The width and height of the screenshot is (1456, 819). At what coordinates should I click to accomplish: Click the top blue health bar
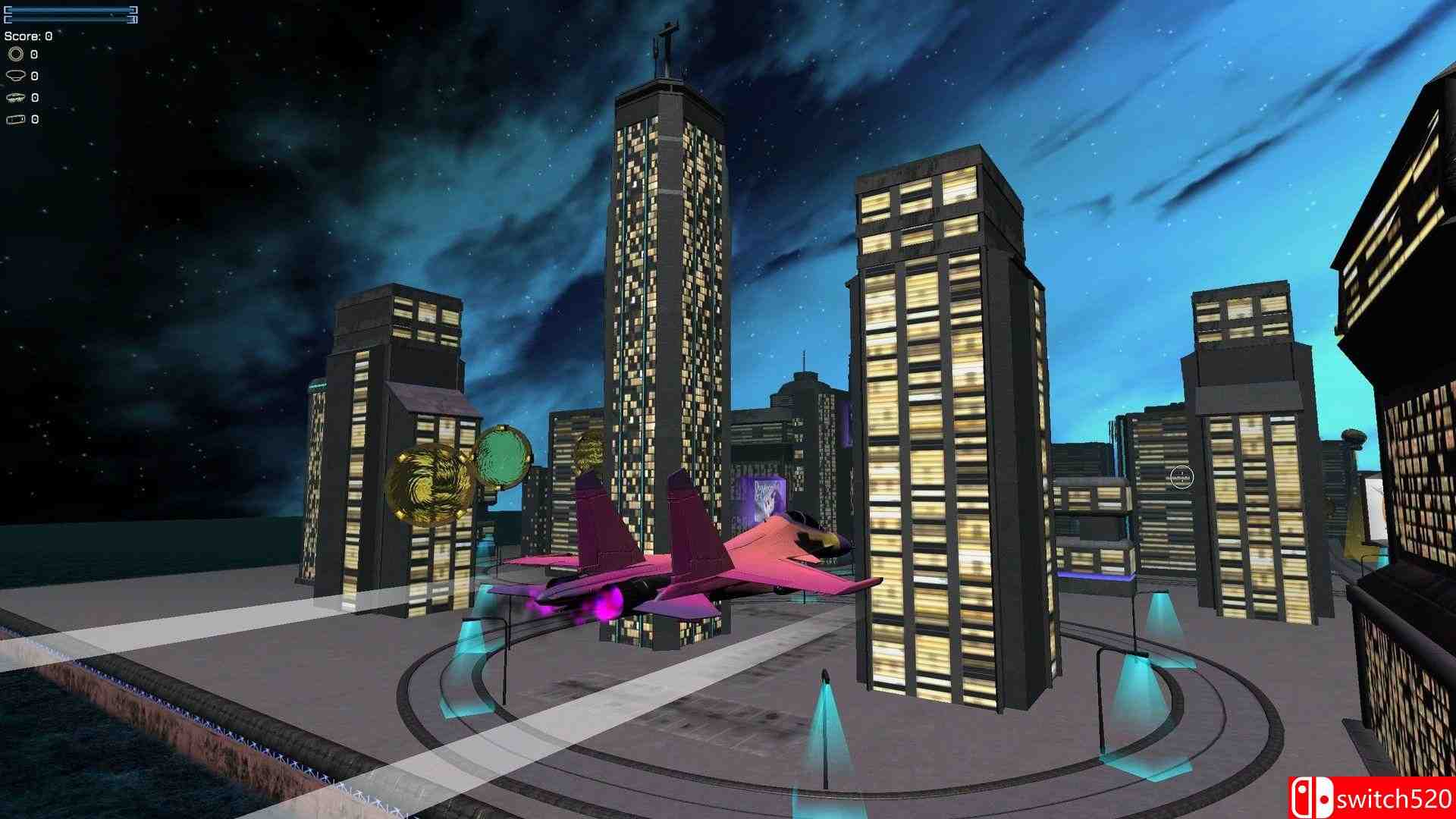tap(68, 10)
